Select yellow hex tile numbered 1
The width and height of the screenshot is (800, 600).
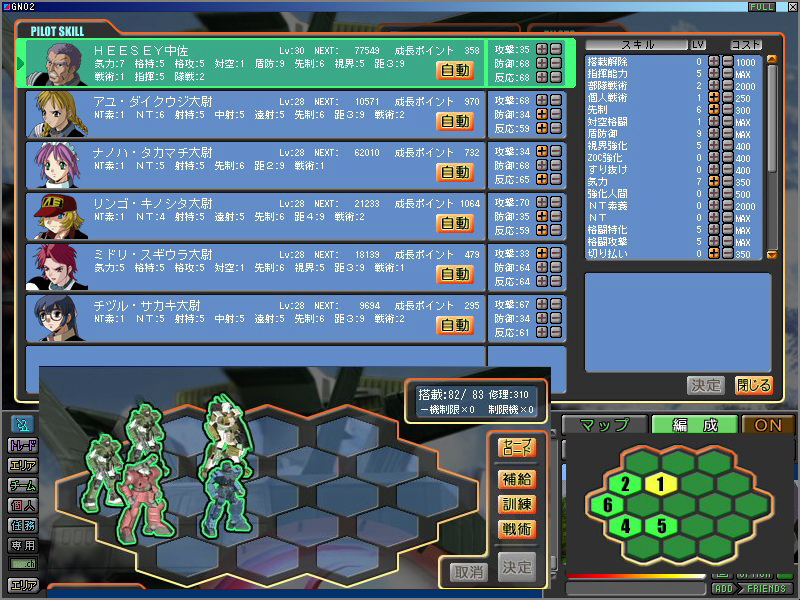[x=659, y=484]
